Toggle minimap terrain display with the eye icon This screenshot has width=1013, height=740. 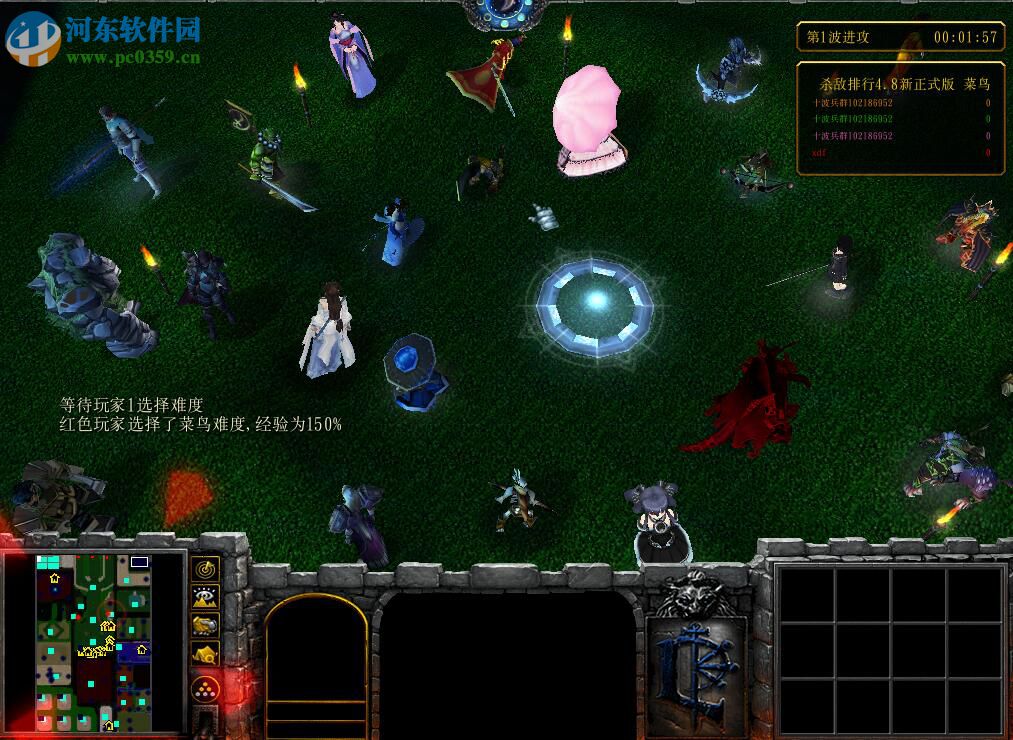[x=205, y=598]
